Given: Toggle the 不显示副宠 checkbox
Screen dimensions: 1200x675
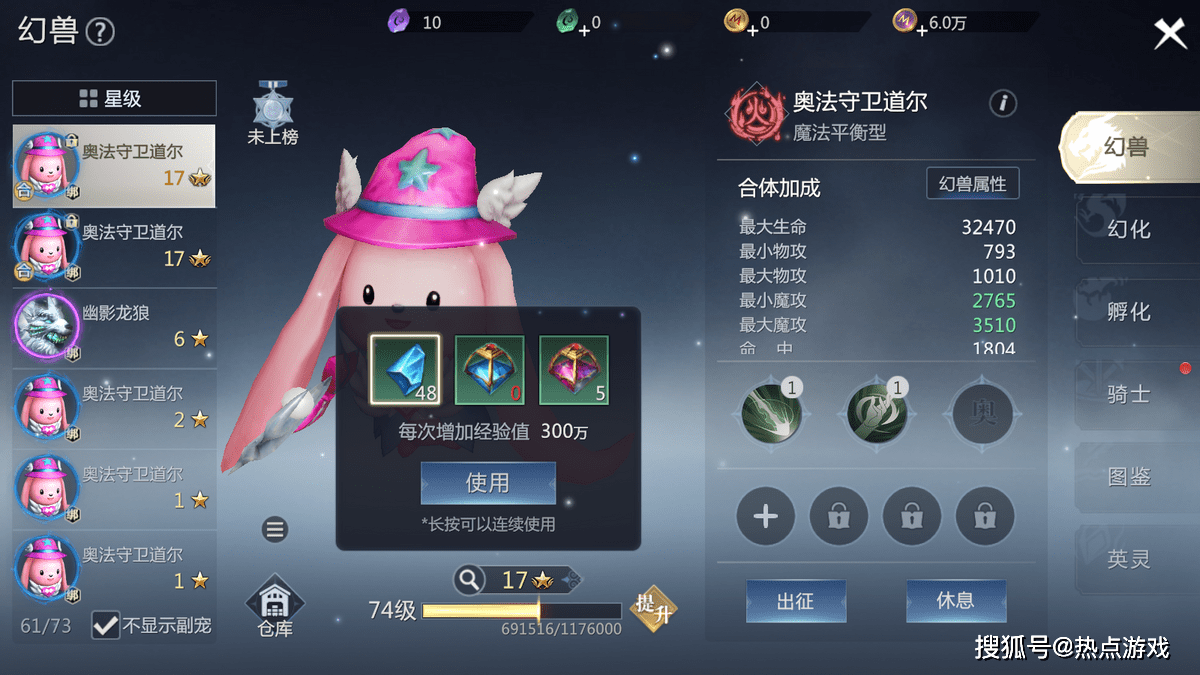Looking at the screenshot, I should (106, 626).
